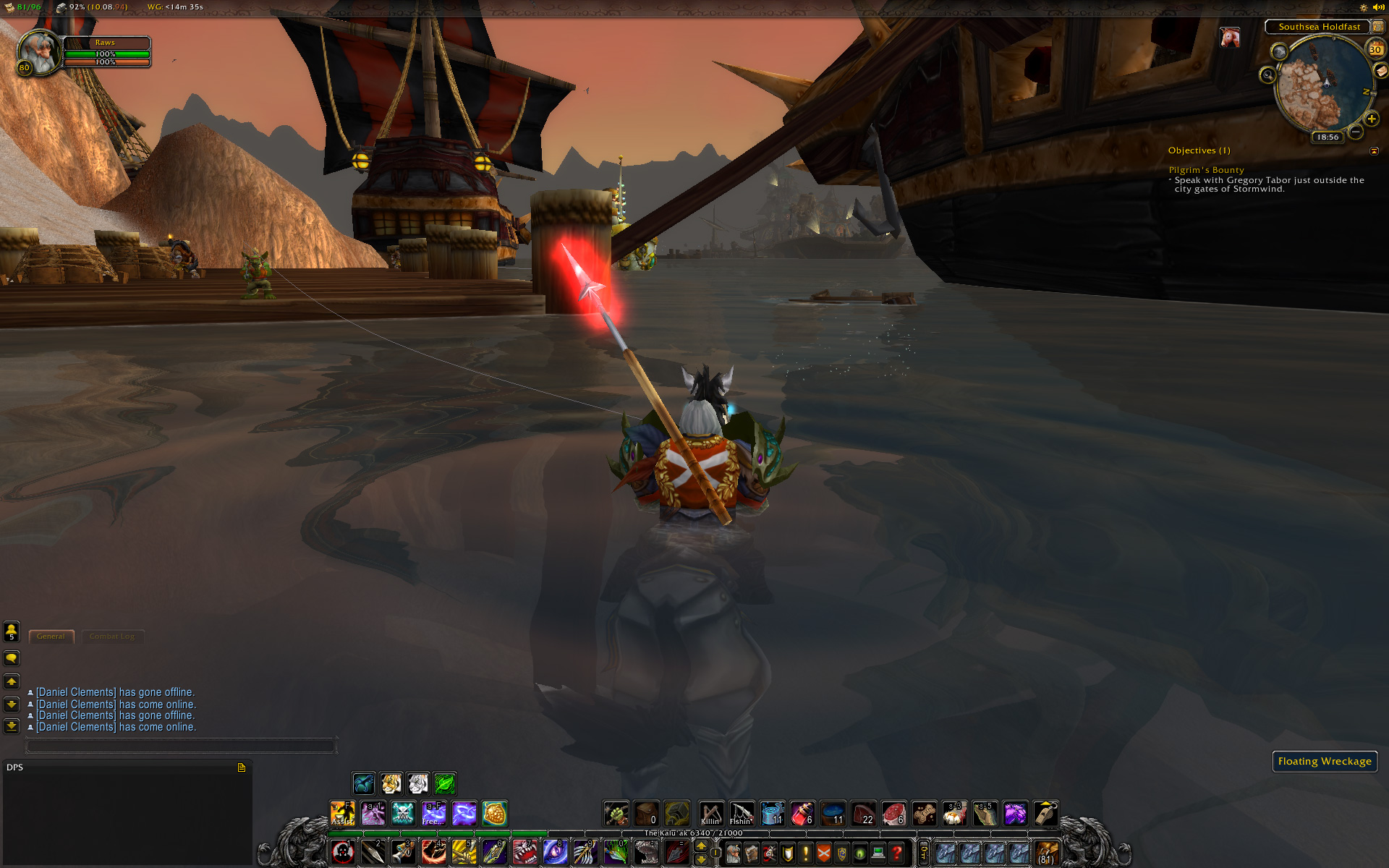Activate the green leaf pet stance button
The image size is (1389, 868).
pyautogui.click(x=445, y=783)
